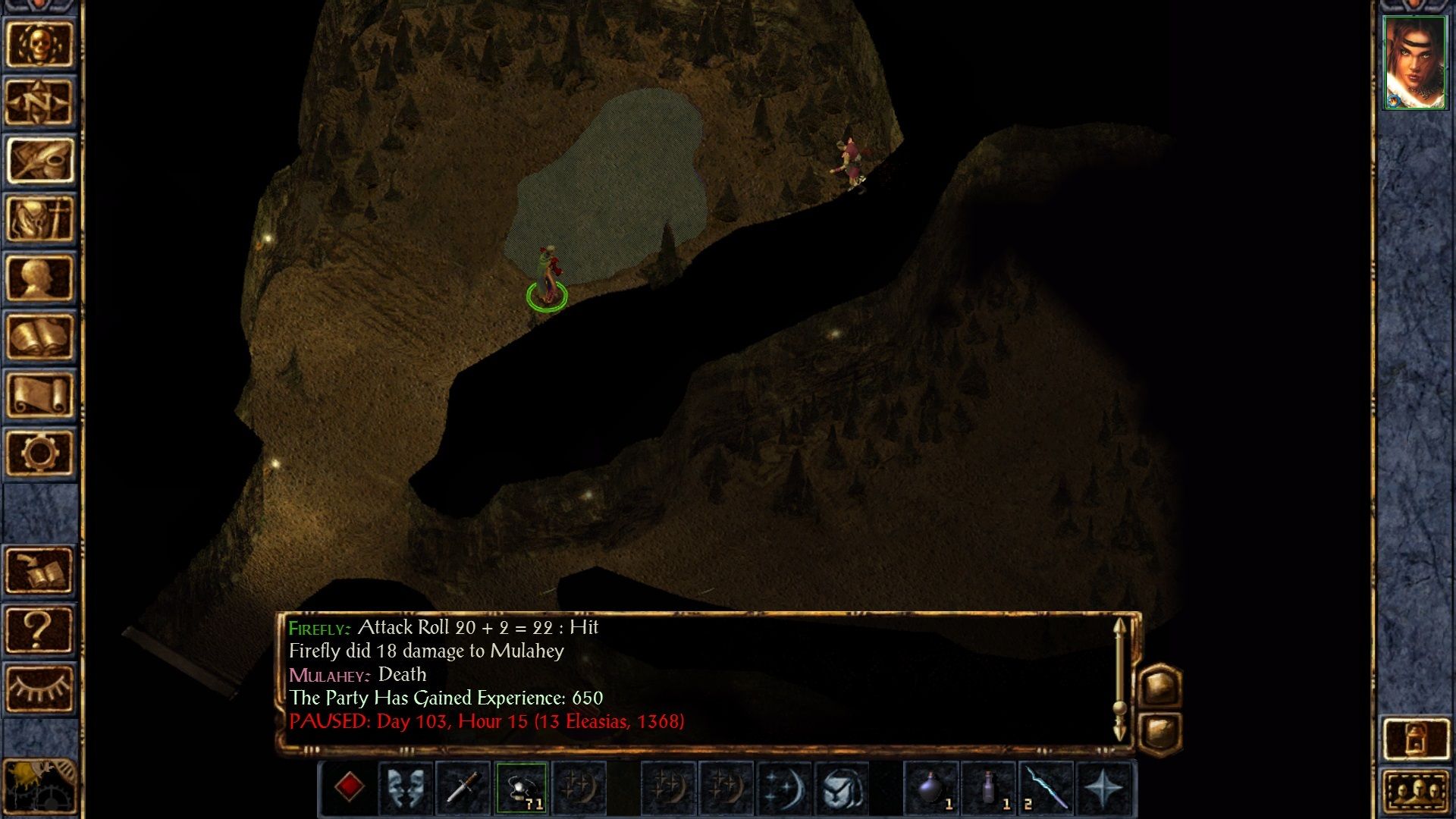Equip the dagger weapon slot
Viewport: 1456px width, 819px height.
click(463, 788)
